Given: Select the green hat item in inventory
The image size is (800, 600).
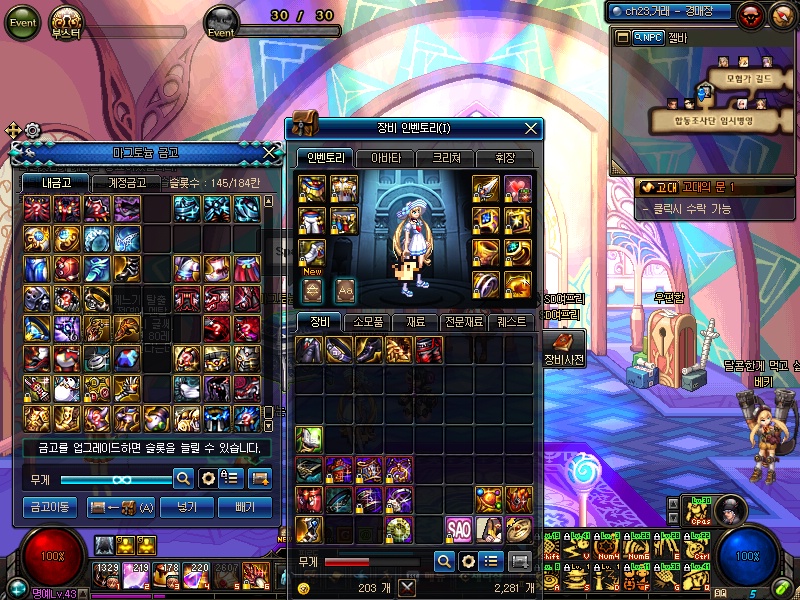Looking at the screenshot, I should 309,439.
